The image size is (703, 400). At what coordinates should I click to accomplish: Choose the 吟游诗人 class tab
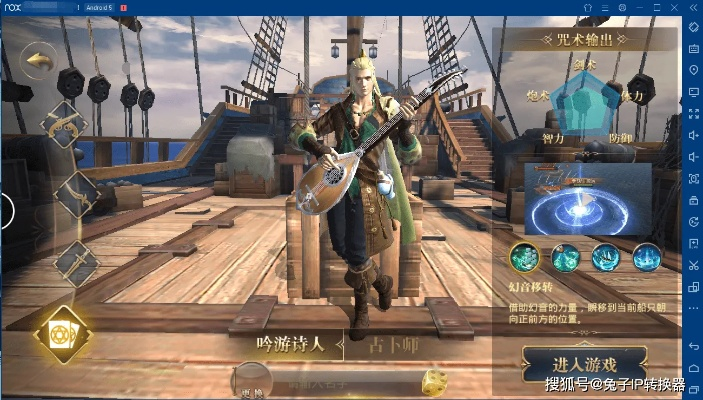pyautogui.click(x=291, y=345)
